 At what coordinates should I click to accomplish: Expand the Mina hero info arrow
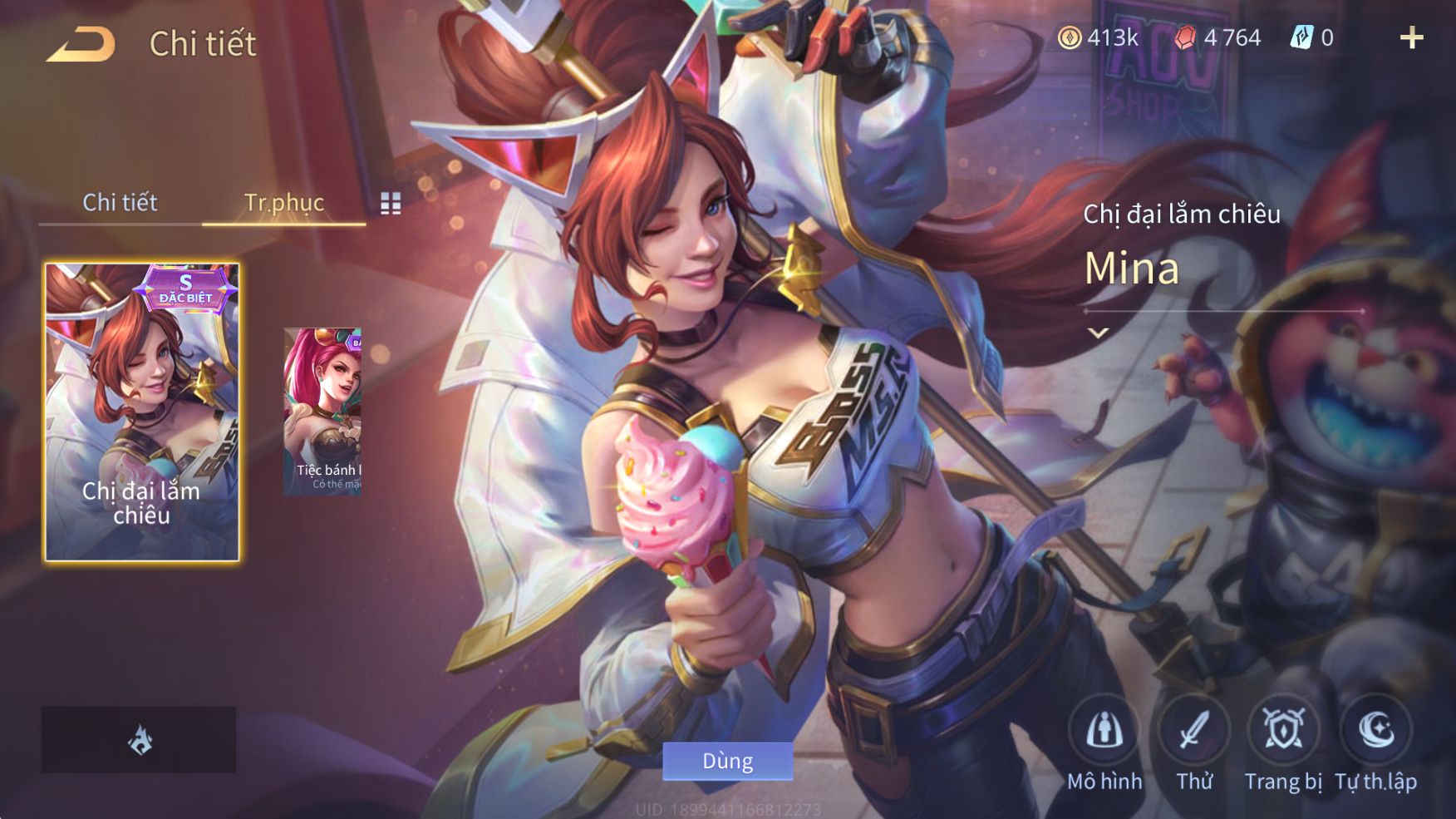1099,333
